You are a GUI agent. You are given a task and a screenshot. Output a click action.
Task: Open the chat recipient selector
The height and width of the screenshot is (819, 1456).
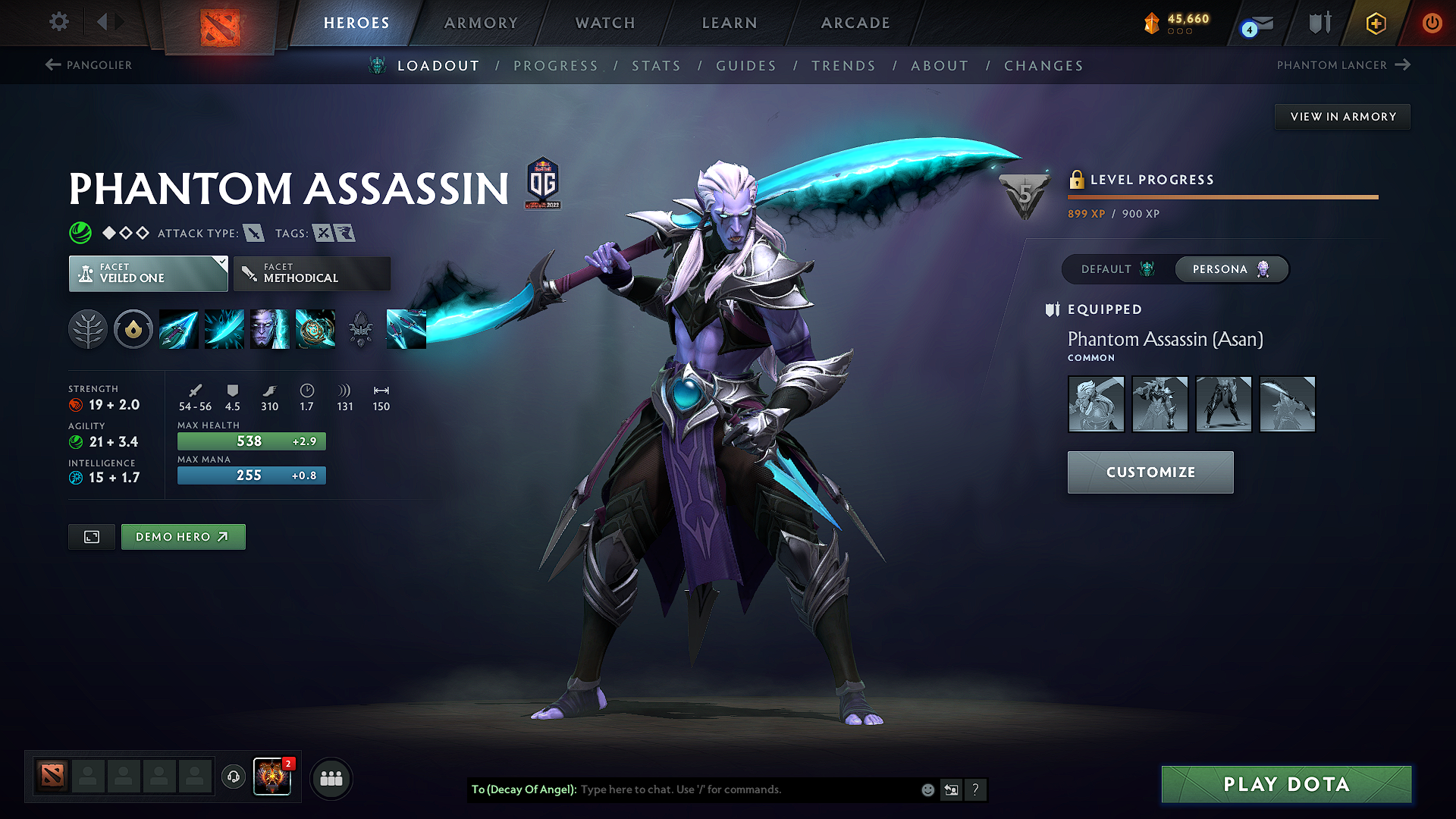point(951,789)
